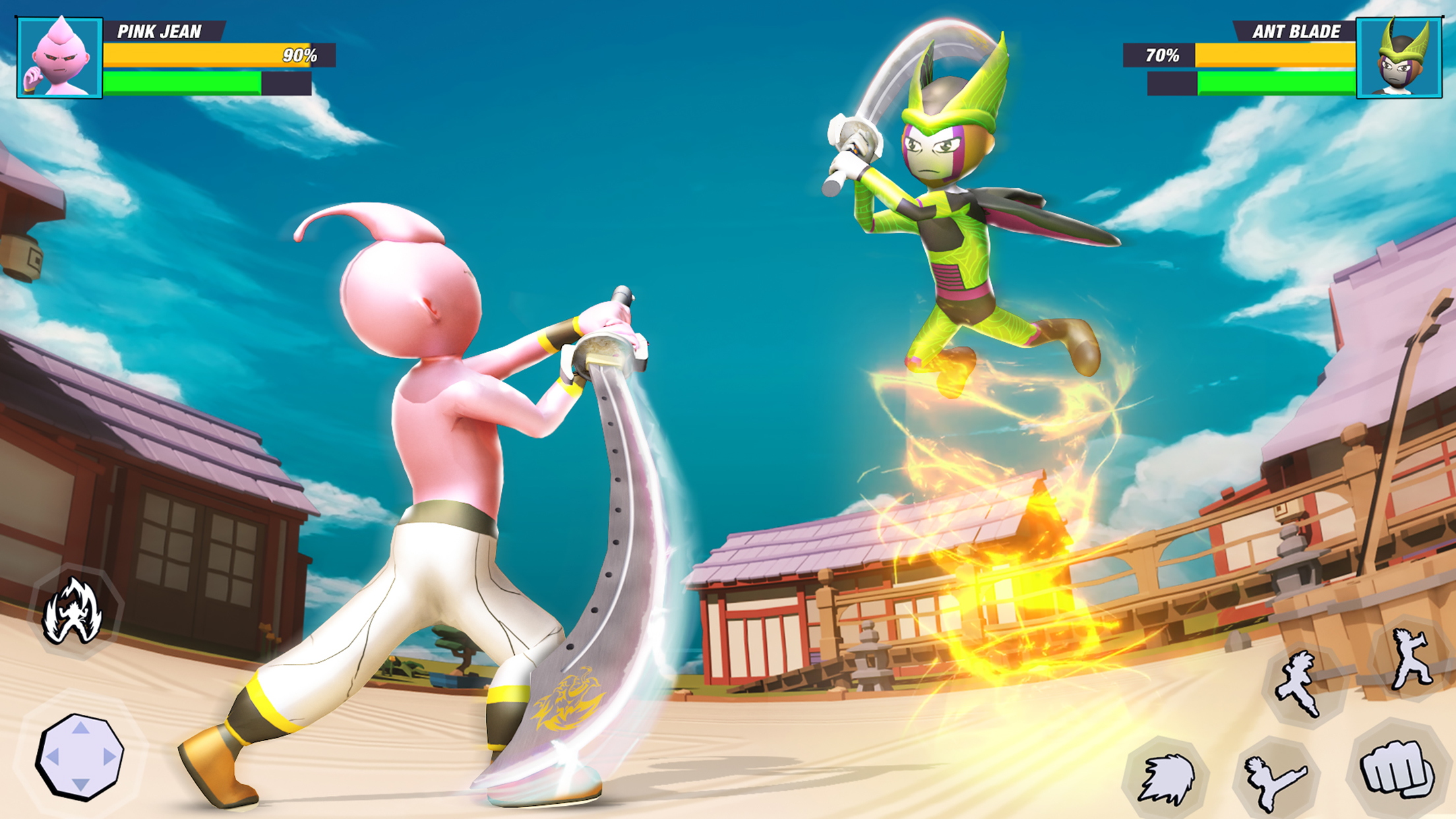
Task: Tap the center of the movement joystick
Action: coord(80,756)
